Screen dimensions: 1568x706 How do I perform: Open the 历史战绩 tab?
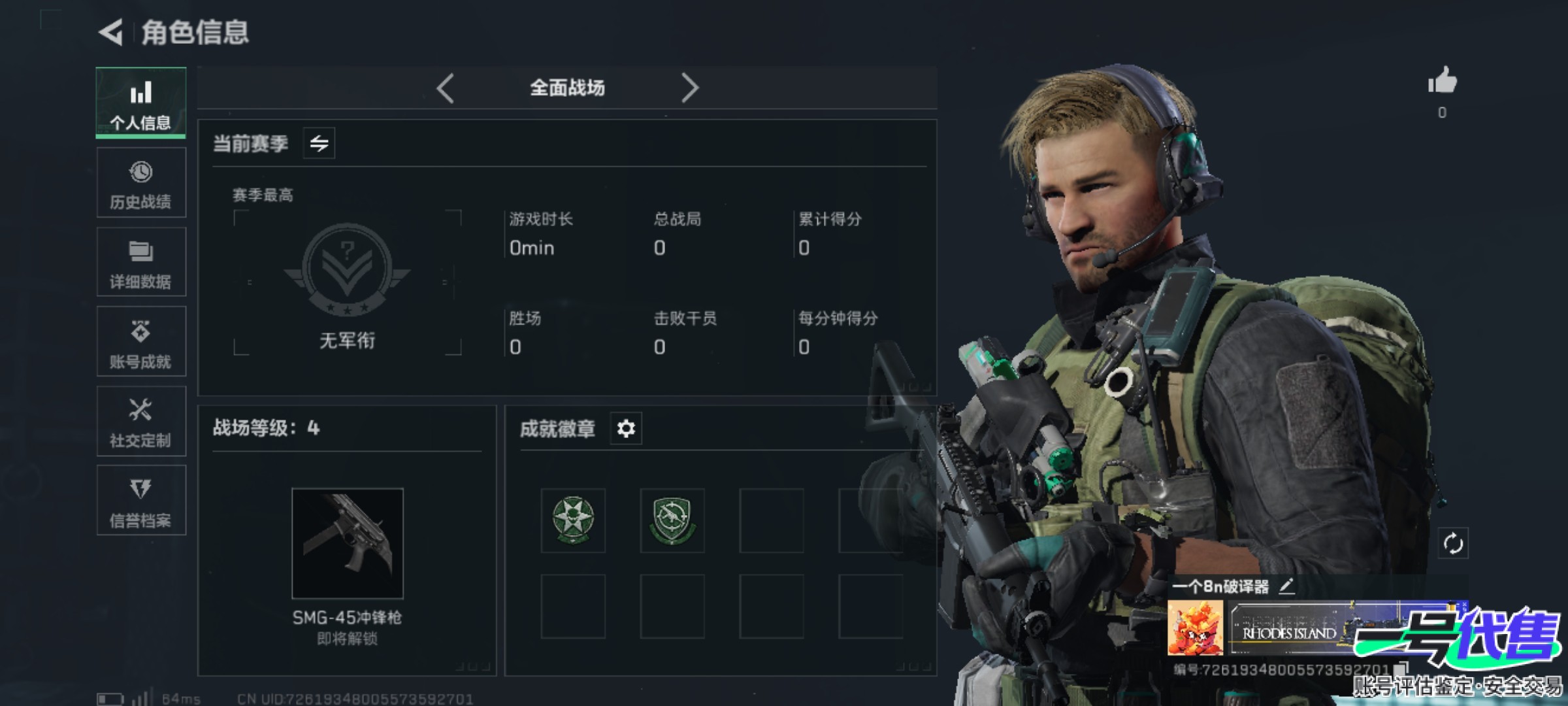[x=140, y=182]
